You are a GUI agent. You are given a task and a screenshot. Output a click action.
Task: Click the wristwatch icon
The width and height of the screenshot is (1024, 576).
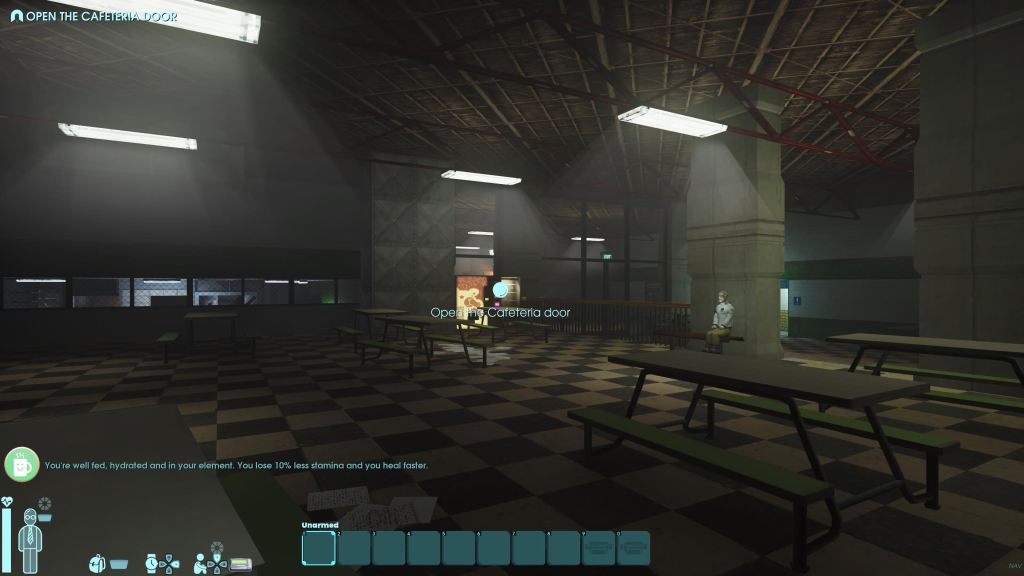152,563
